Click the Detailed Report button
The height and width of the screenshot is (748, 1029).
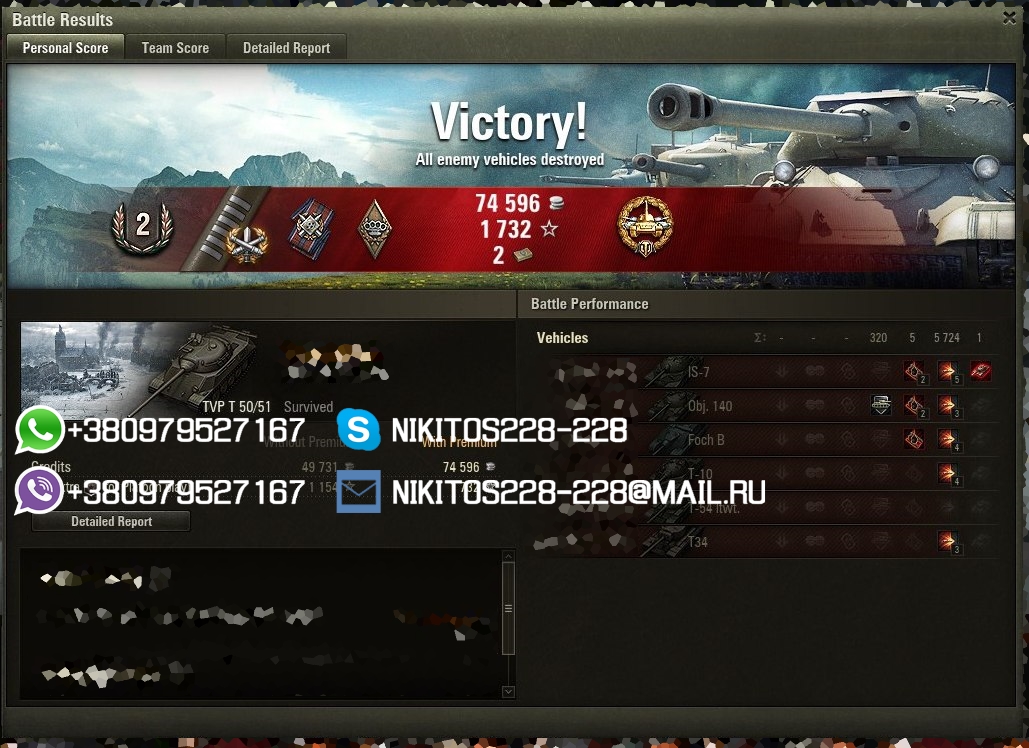click(111, 521)
